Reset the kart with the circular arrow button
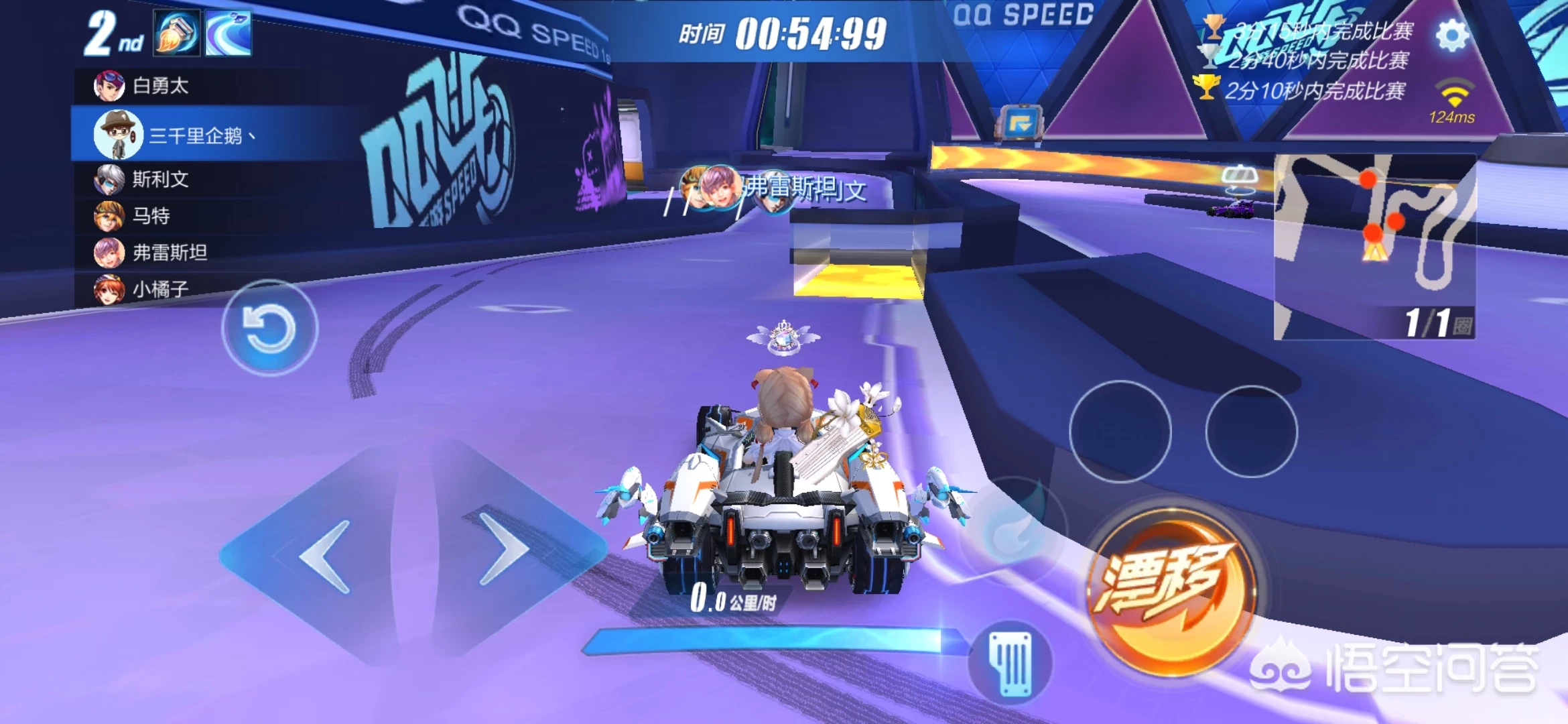 pos(269,328)
